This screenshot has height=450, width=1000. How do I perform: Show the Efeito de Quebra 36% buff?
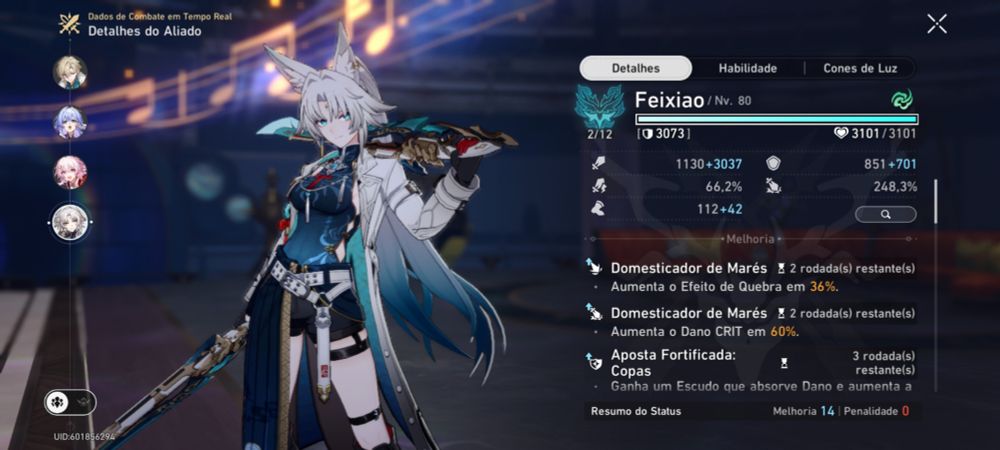click(750, 276)
